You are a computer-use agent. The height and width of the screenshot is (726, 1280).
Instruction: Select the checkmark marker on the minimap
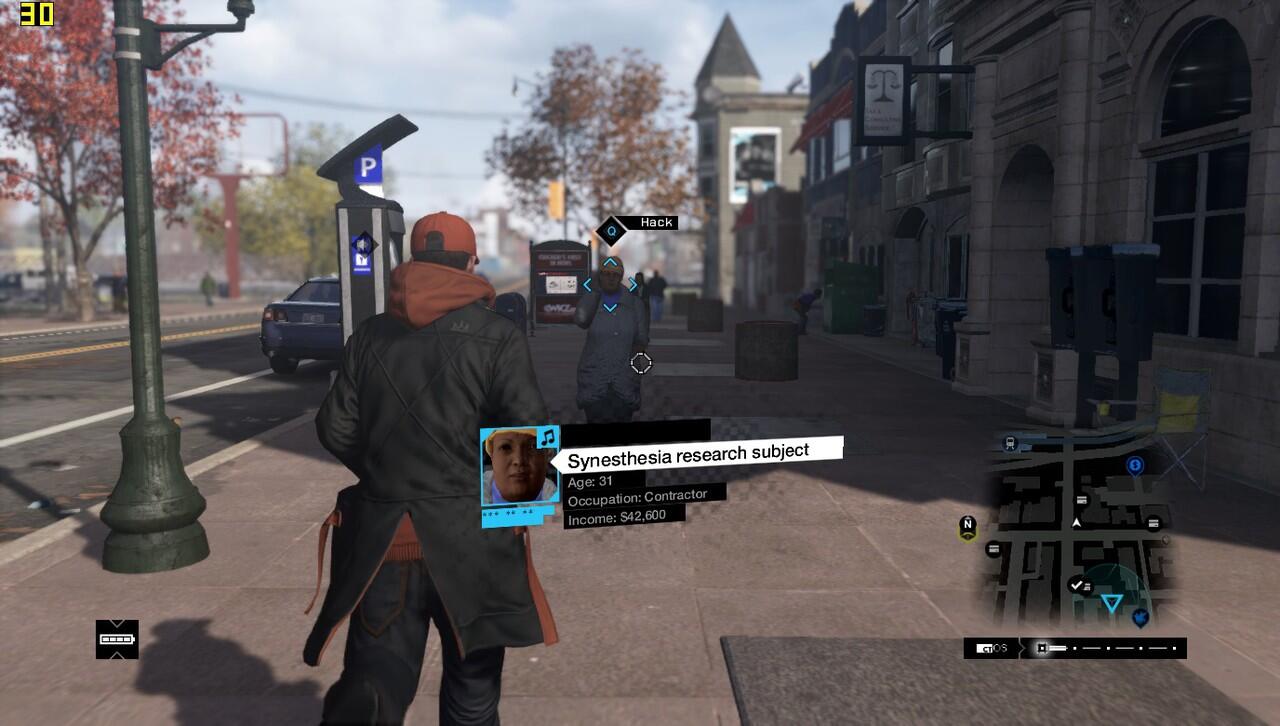click(x=1076, y=584)
